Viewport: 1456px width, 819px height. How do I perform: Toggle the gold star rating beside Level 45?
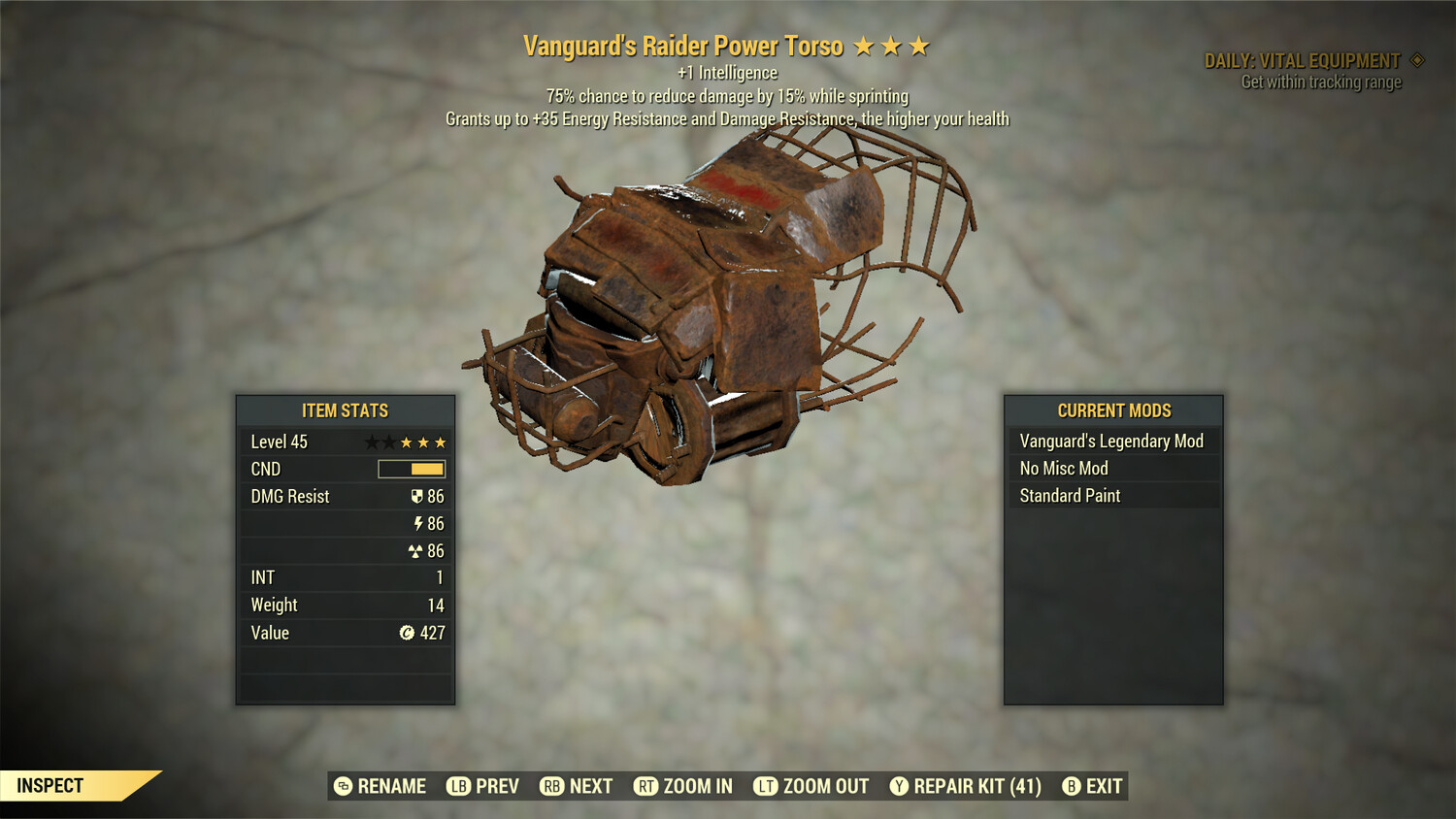[x=423, y=442]
